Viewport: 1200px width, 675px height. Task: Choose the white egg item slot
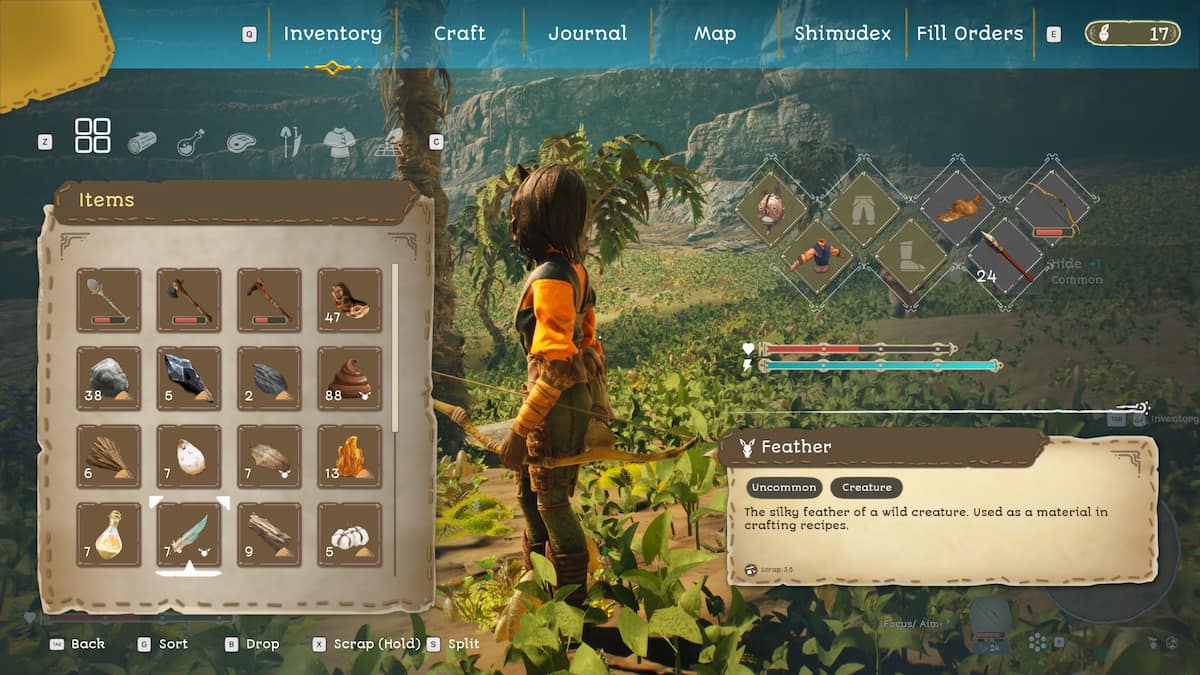point(189,457)
